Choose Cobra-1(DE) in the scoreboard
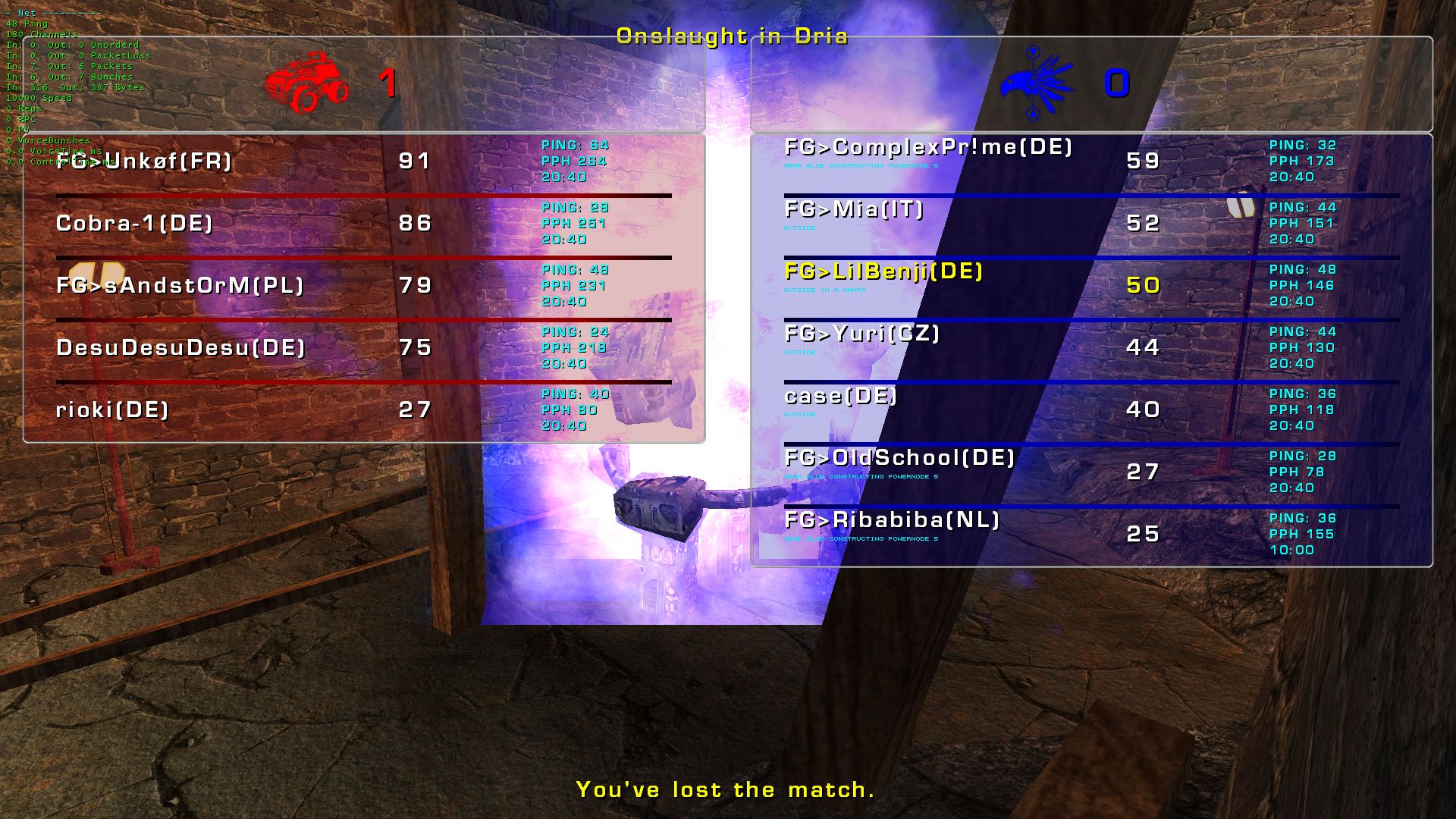This screenshot has width=1456, height=819. (134, 224)
